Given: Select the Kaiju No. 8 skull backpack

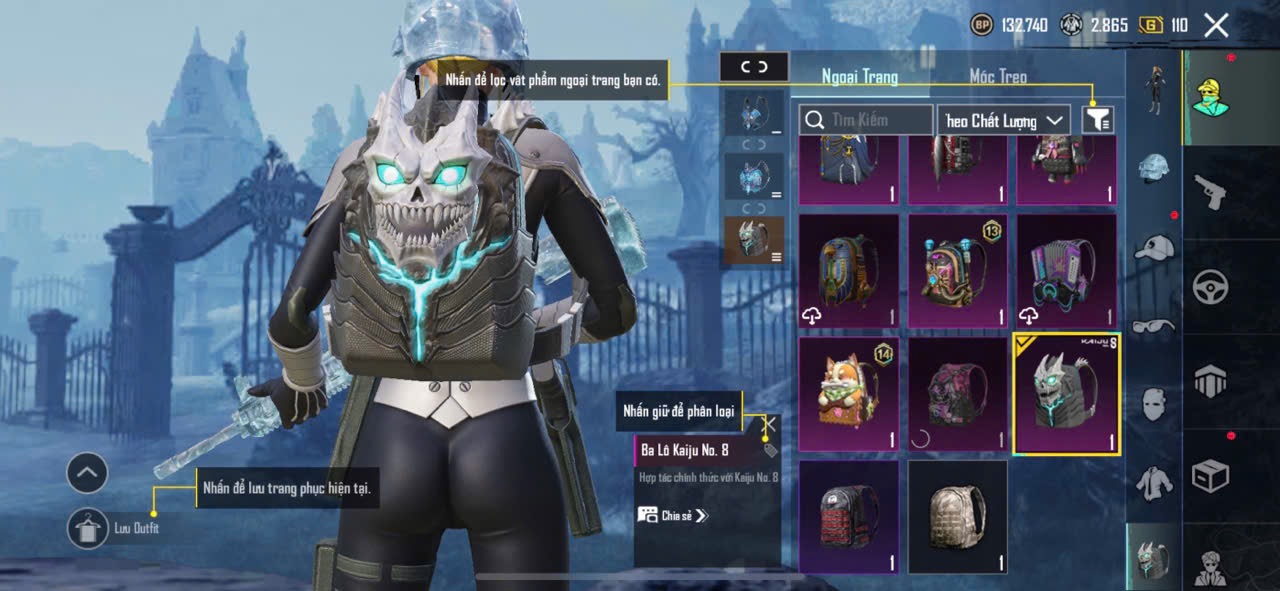Looking at the screenshot, I should [x=1066, y=394].
